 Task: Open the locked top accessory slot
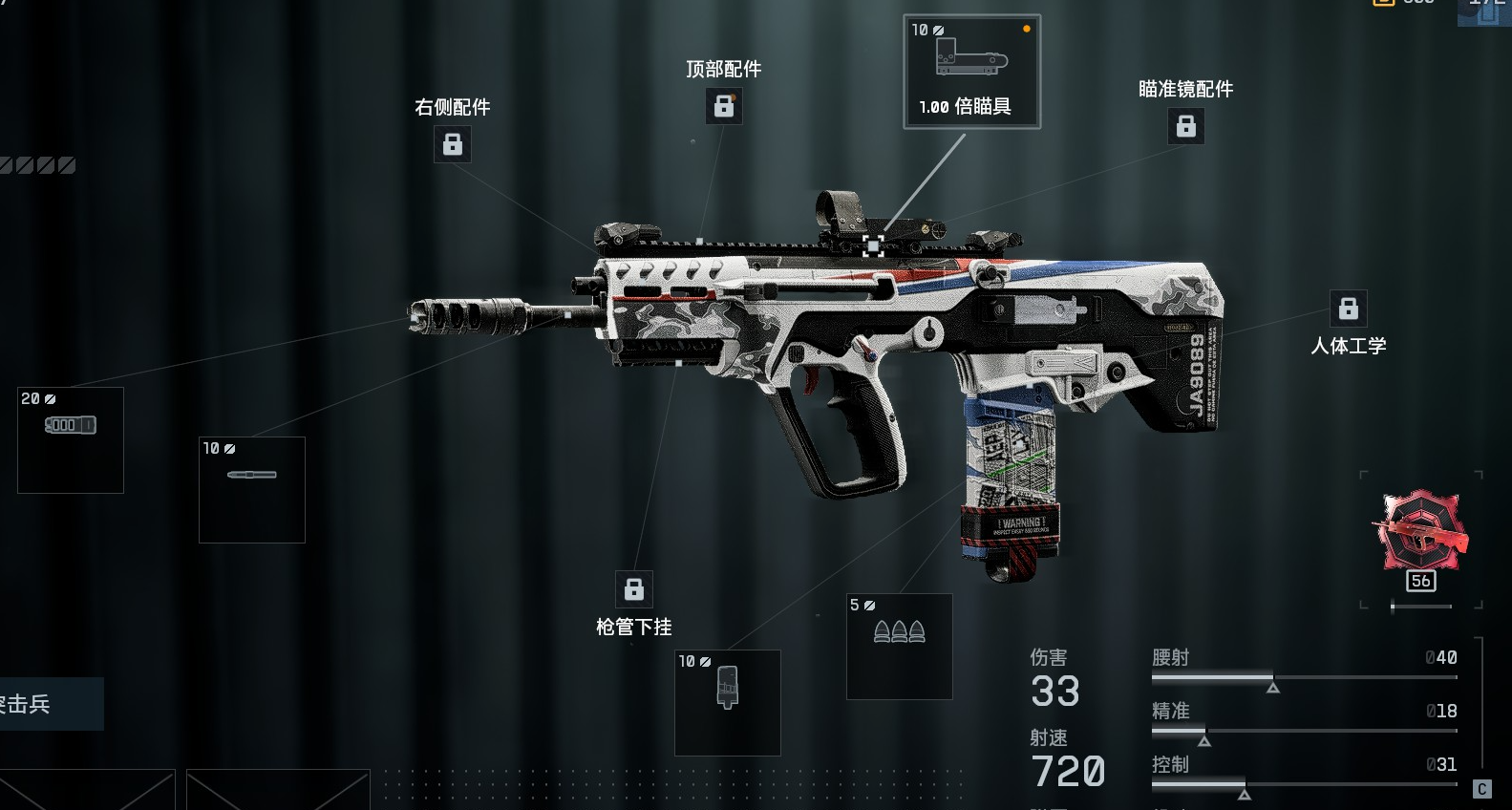tap(724, 106)
